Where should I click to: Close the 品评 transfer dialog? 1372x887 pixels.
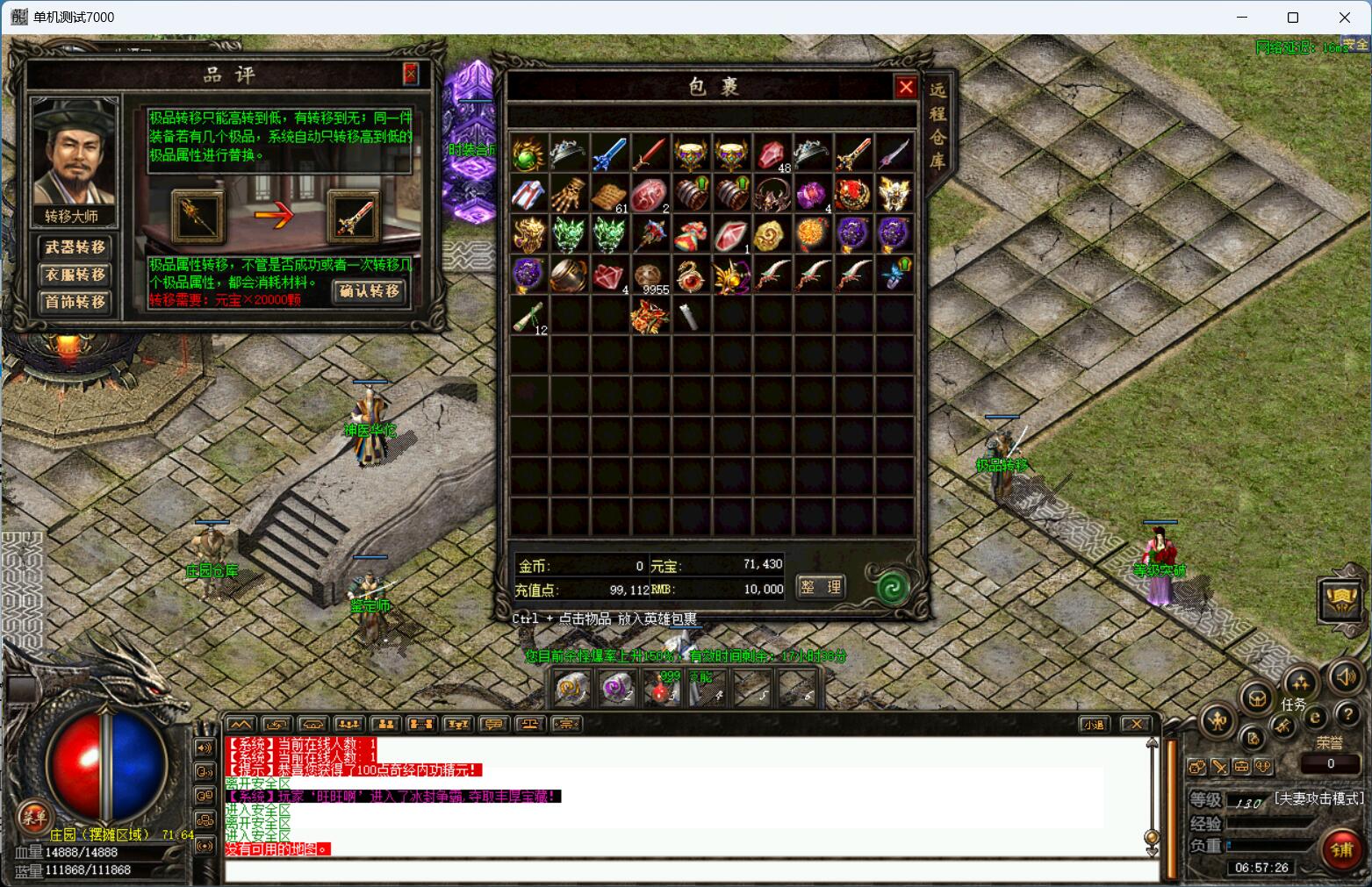(410, 75)
